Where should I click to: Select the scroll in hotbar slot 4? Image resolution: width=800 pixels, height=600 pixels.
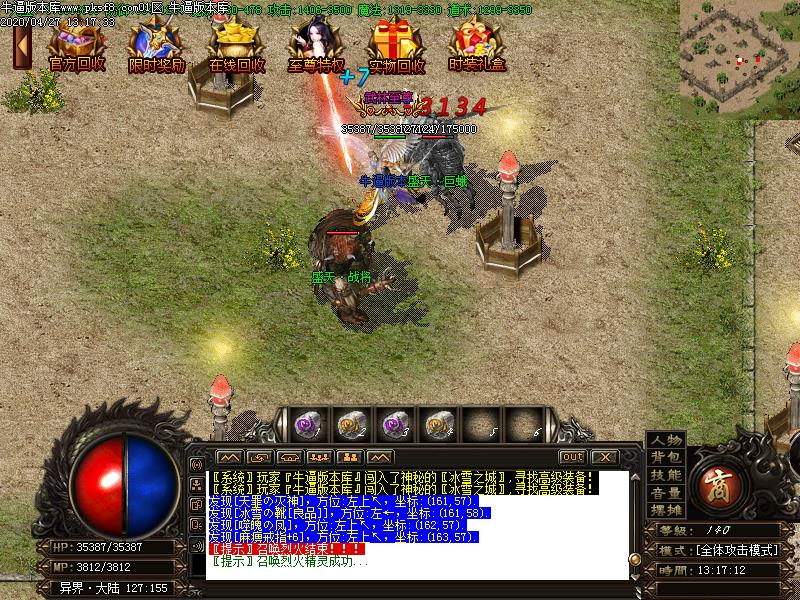436,425
